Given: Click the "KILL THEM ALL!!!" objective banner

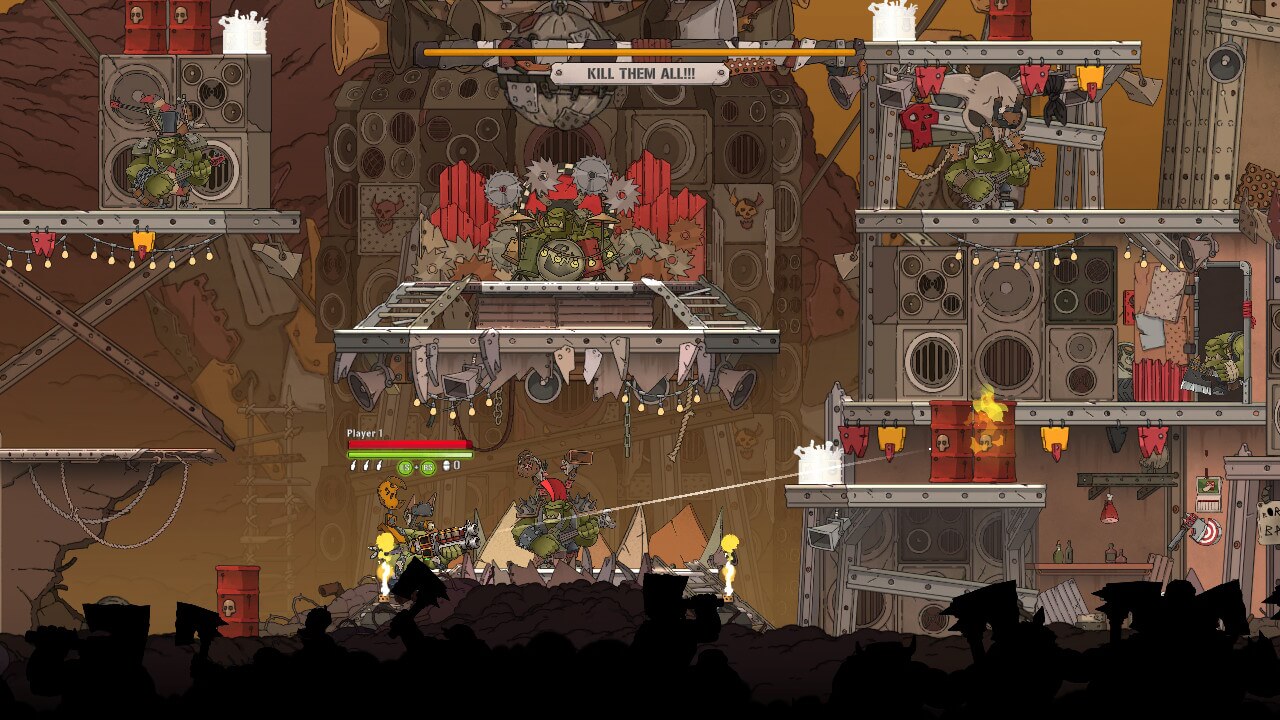Looking at the screenshot, I should [639, 73].
